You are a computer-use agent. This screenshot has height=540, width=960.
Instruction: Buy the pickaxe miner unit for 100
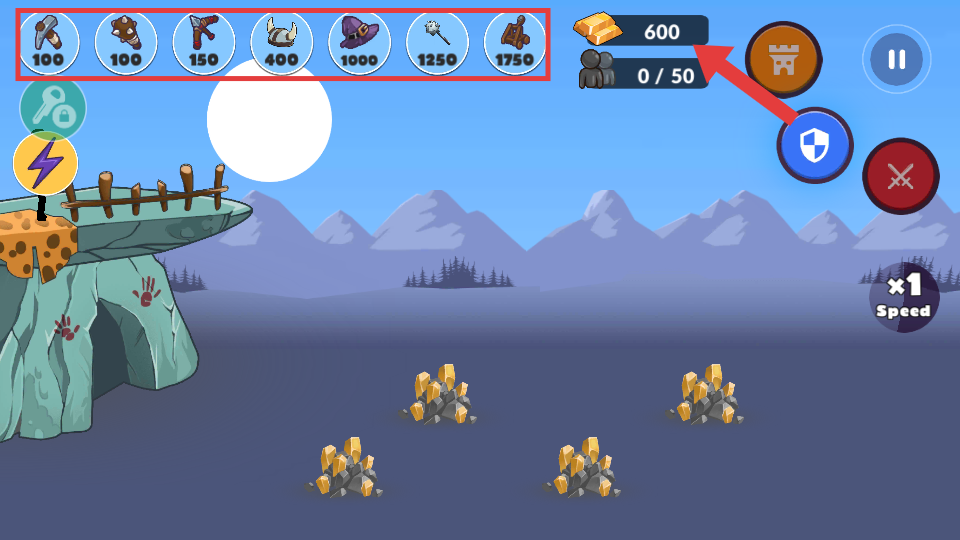[47, 42]
